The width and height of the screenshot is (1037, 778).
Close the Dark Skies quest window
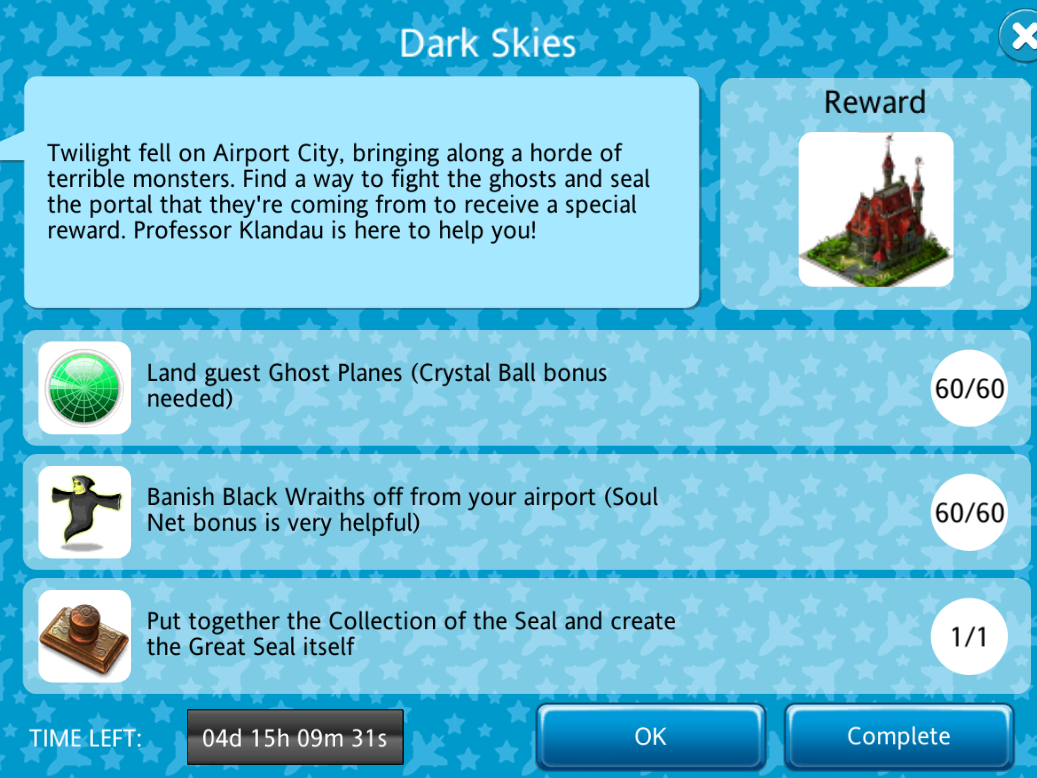(x=1021, y=37)
